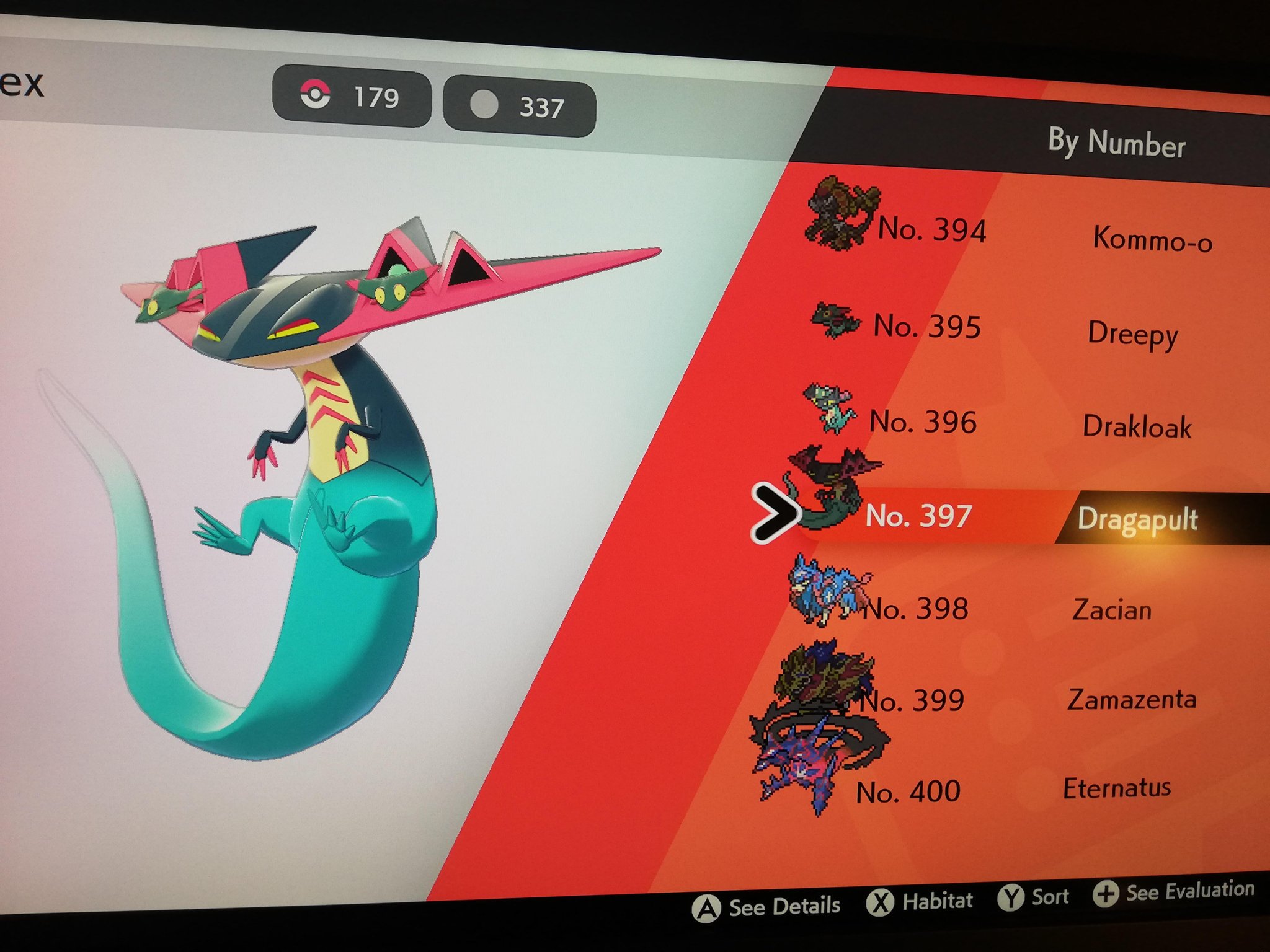
Task: Select the Eternatus entry No. 400
Action: 1116,788
